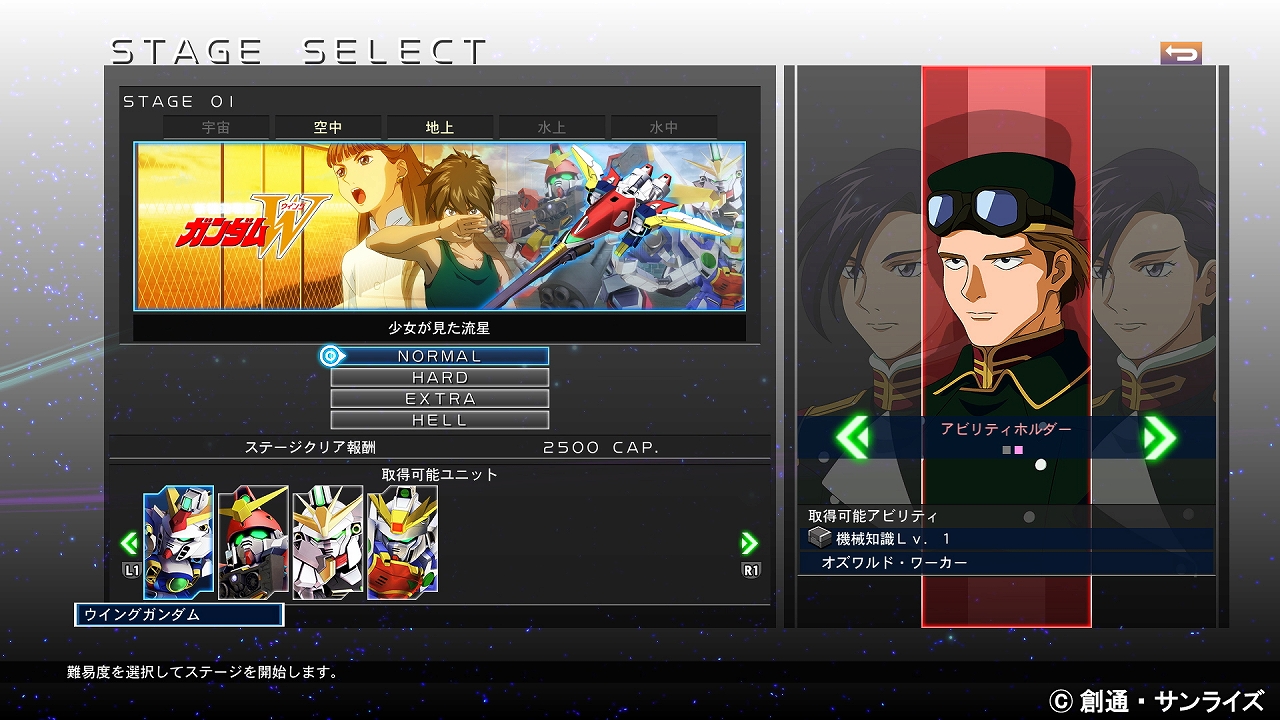Choose the third obtainable unit portrait

[x=328, y=542]
